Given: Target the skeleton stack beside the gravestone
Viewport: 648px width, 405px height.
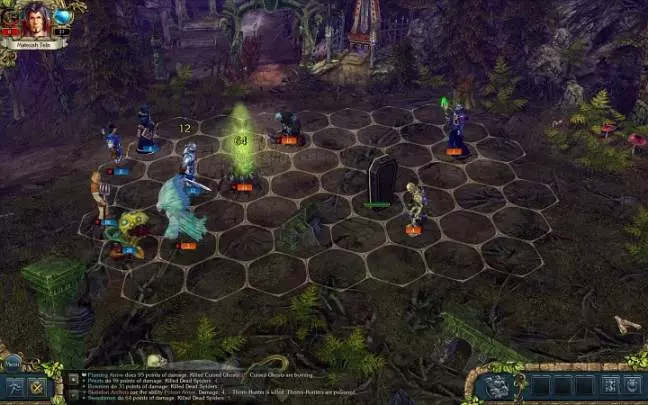Looking at the screenshot, I should (415, 203).
